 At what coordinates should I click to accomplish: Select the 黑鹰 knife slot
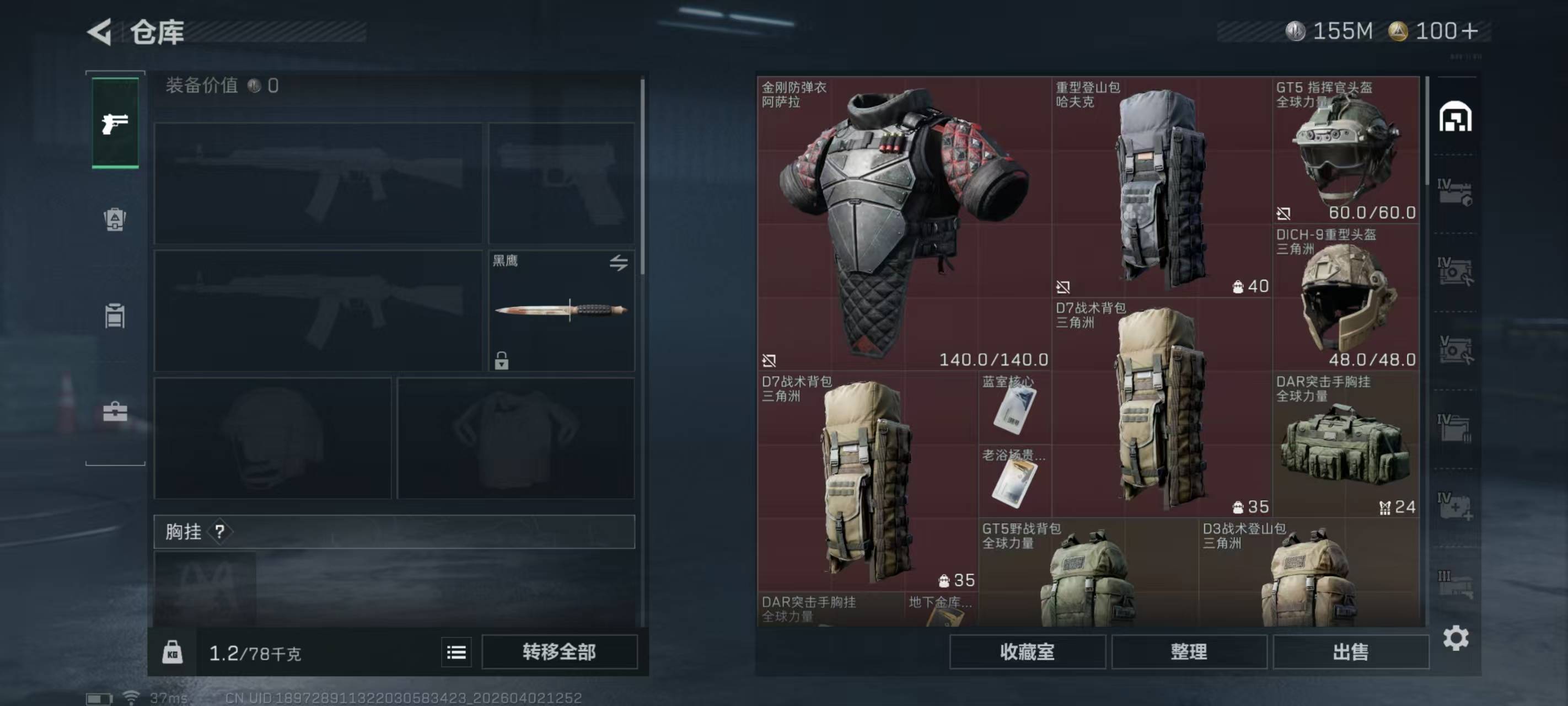click(x=561, y=310)
